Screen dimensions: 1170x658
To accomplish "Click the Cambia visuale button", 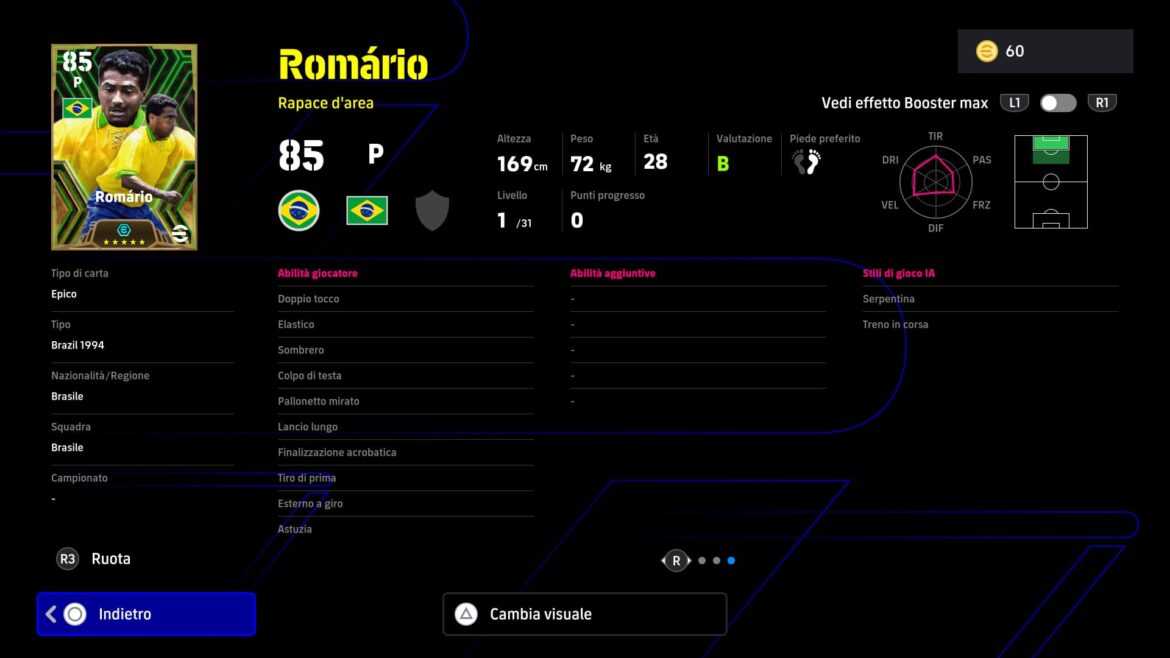I will [584, 614].
